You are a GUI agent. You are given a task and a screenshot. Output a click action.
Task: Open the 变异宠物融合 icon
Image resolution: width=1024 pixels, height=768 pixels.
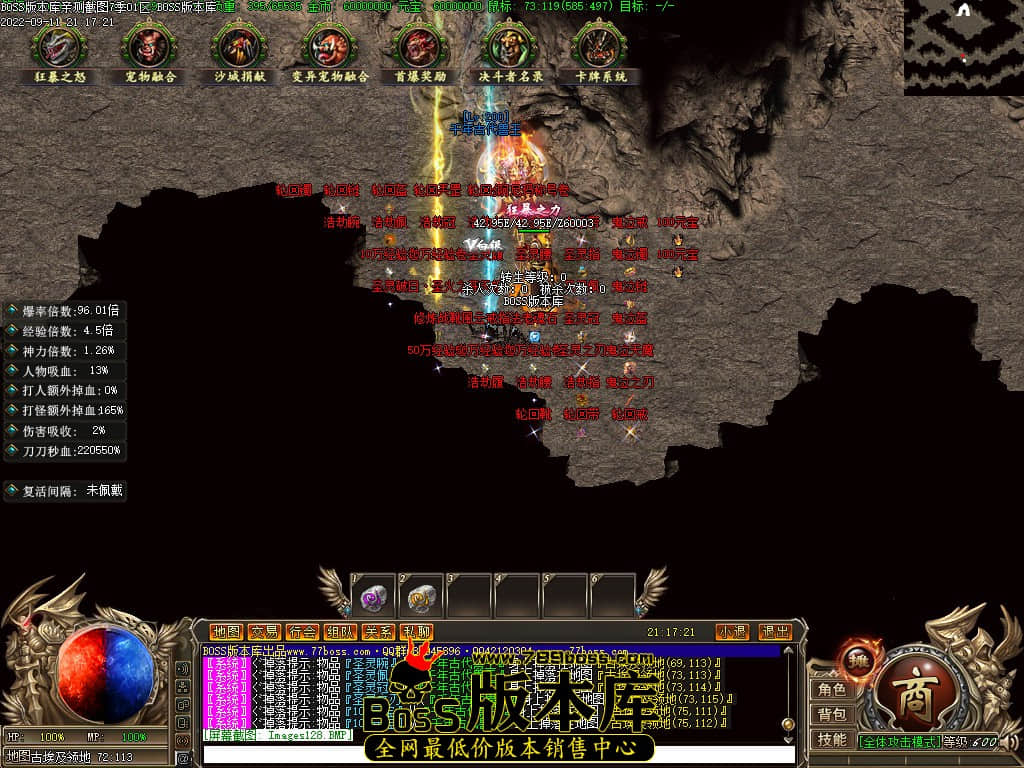coord(330,46)
